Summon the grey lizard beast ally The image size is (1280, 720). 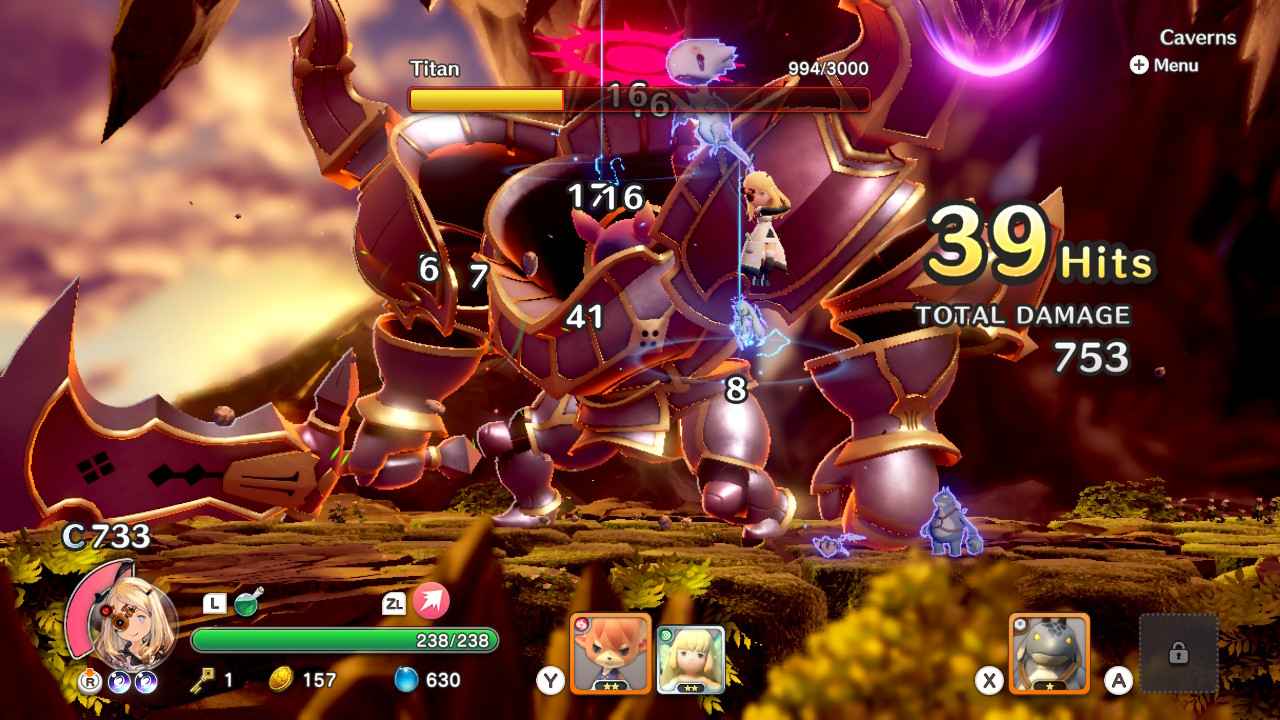(1049, 653)
